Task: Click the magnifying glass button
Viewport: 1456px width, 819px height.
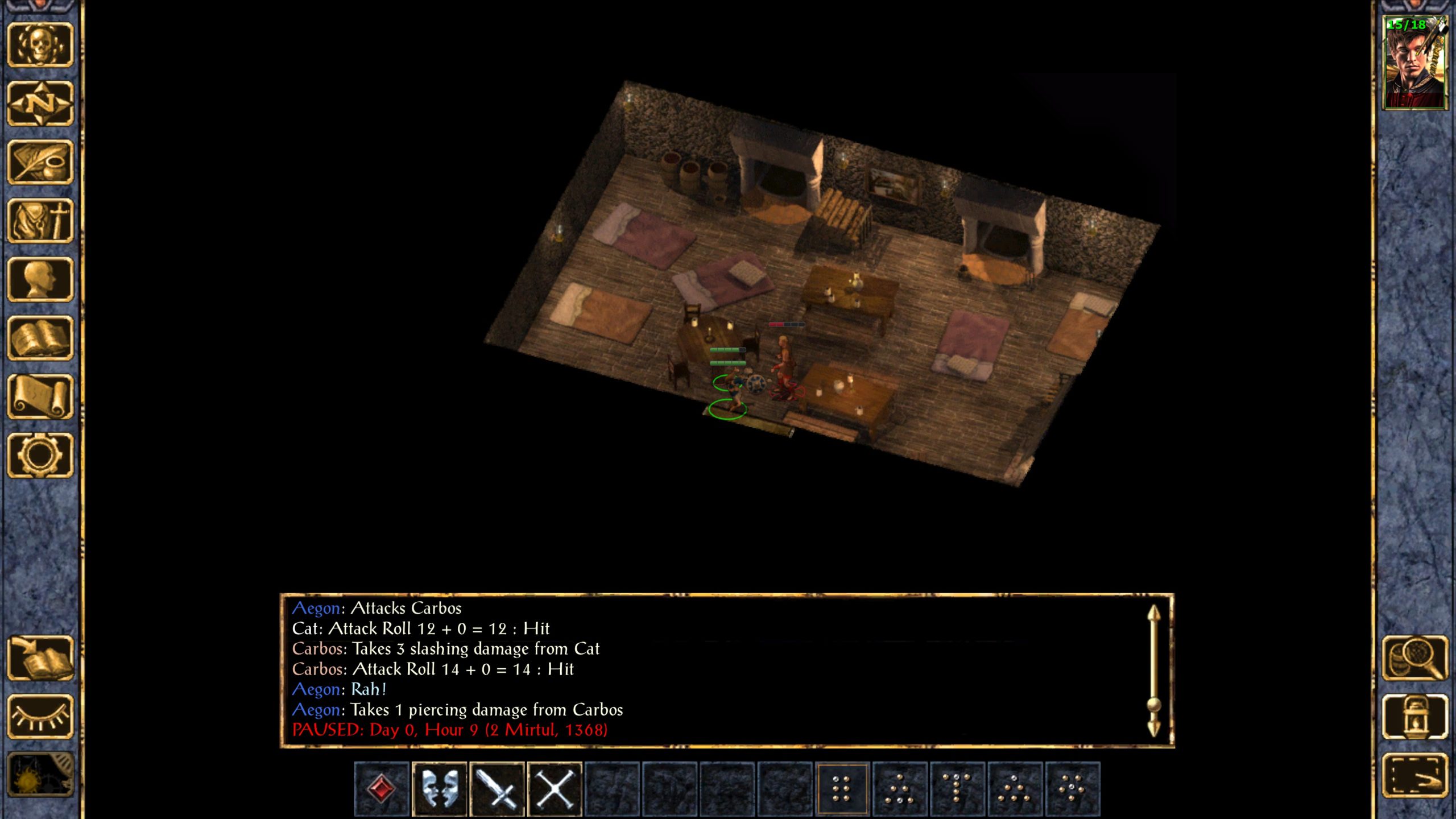Action: pos(1414,658)
